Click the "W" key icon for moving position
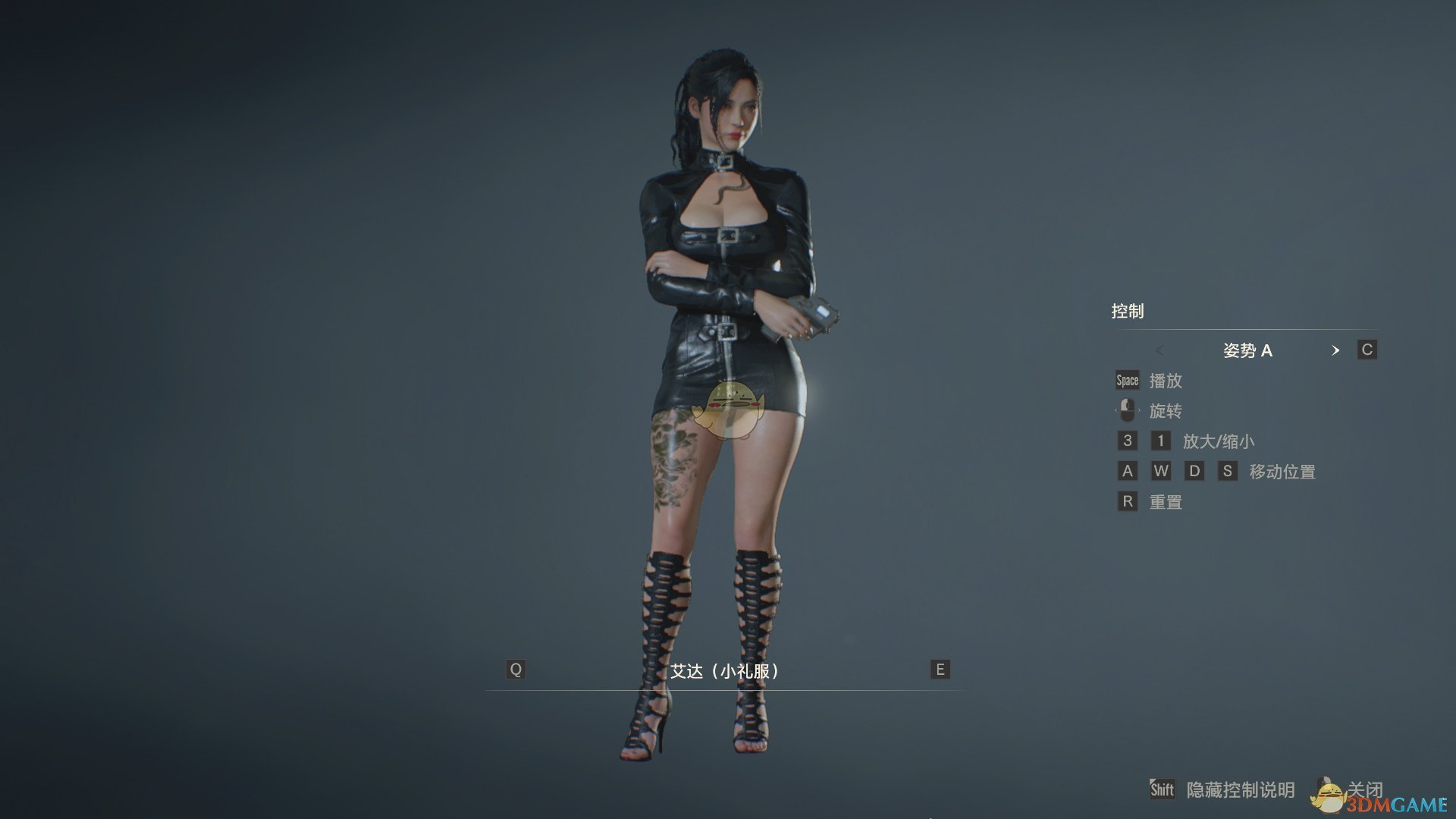 [x=1161, y=471]
